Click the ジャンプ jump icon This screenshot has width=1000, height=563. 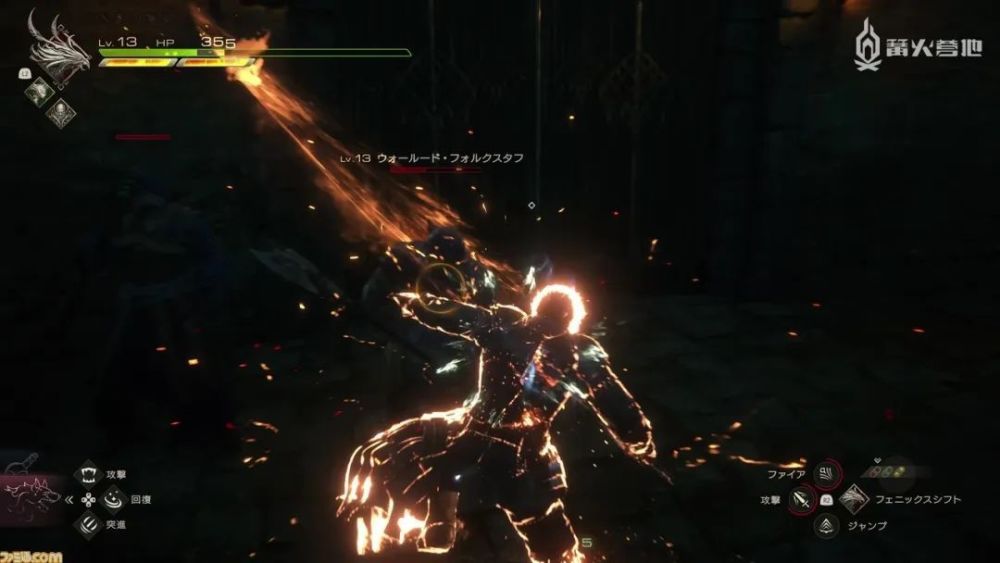click(826, 525)
